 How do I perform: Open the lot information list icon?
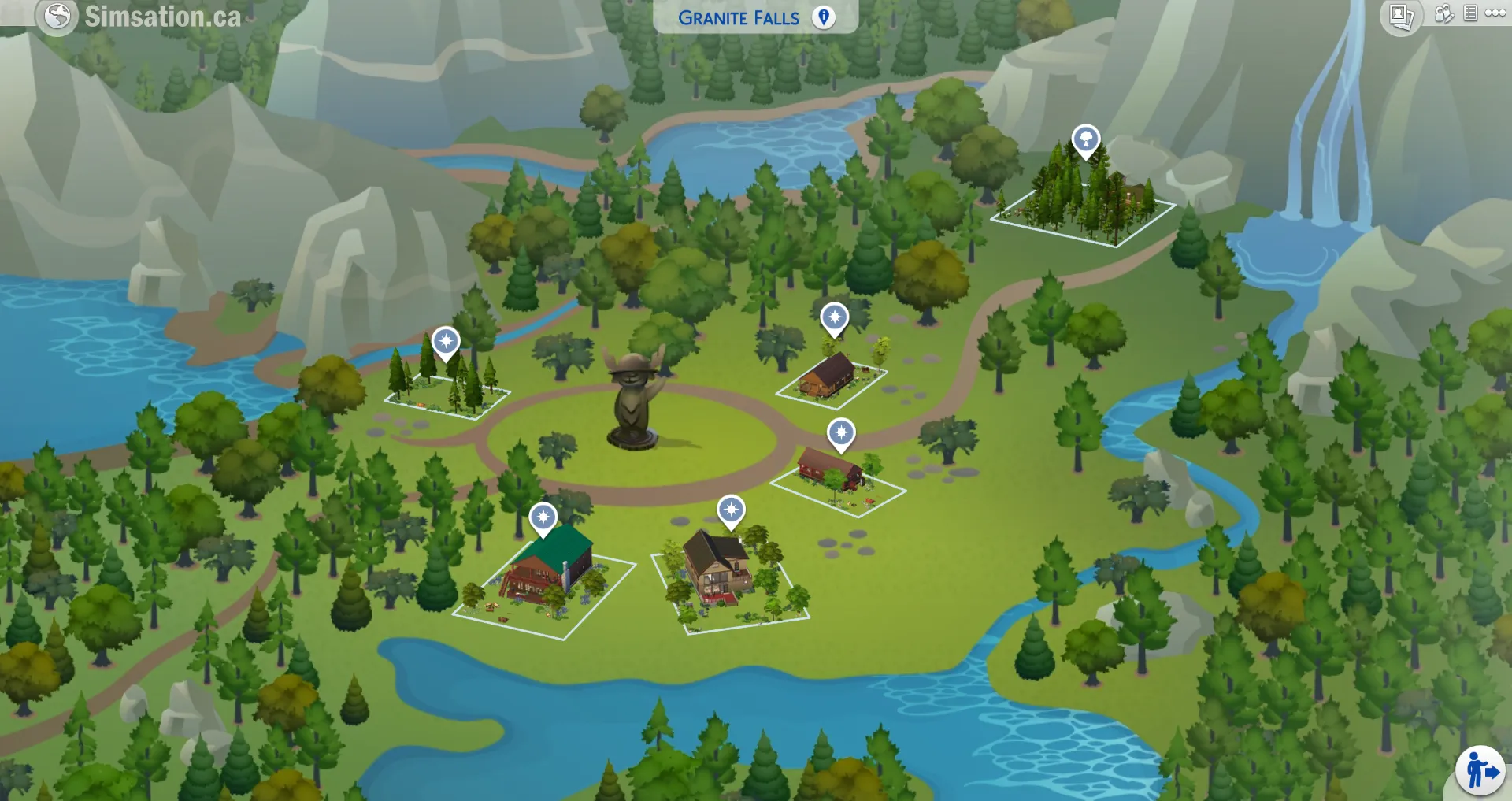coord(1471,13)
